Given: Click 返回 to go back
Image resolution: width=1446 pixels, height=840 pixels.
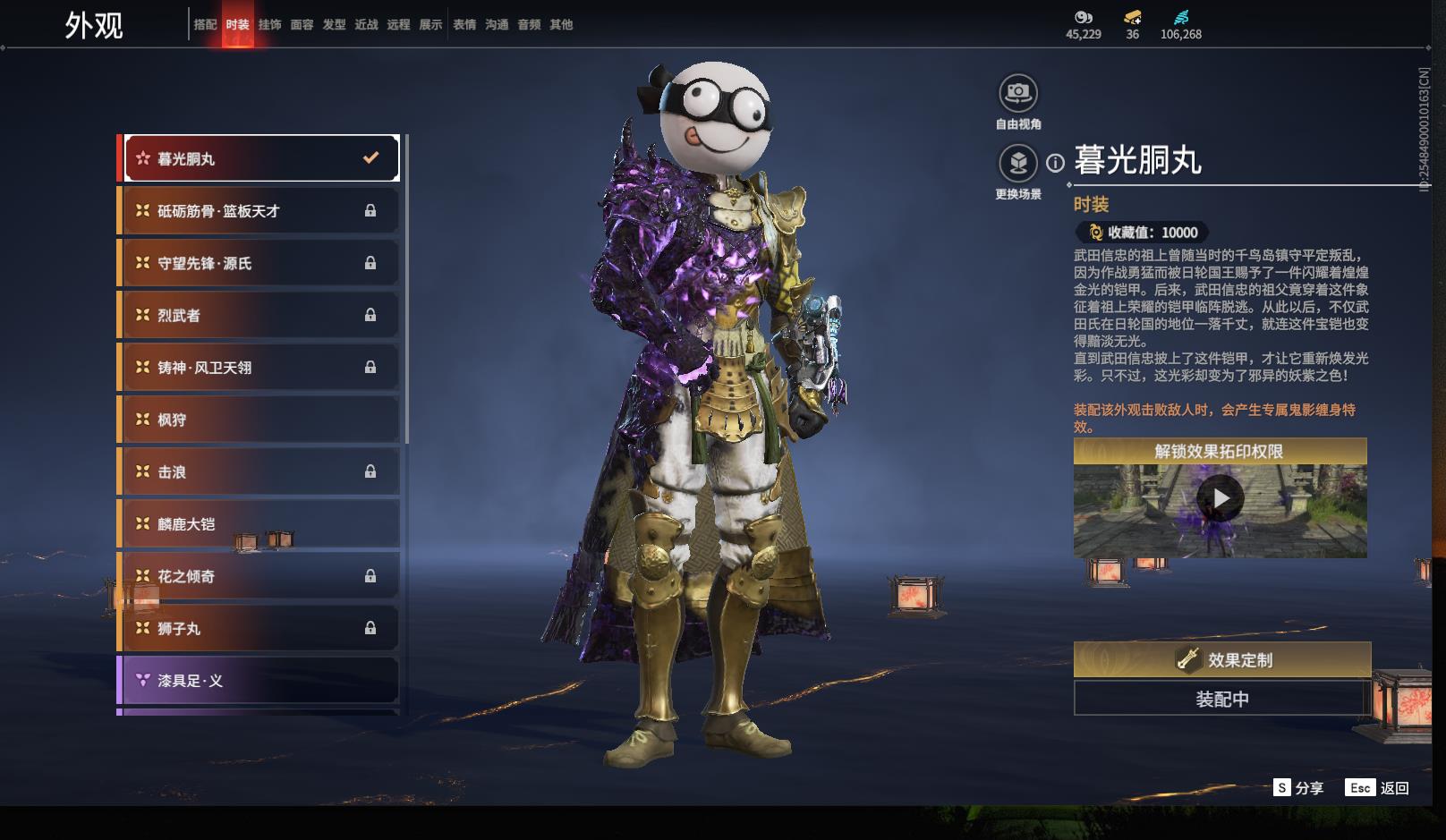Looking at the screenshot, I should [x=1378, y=788].
